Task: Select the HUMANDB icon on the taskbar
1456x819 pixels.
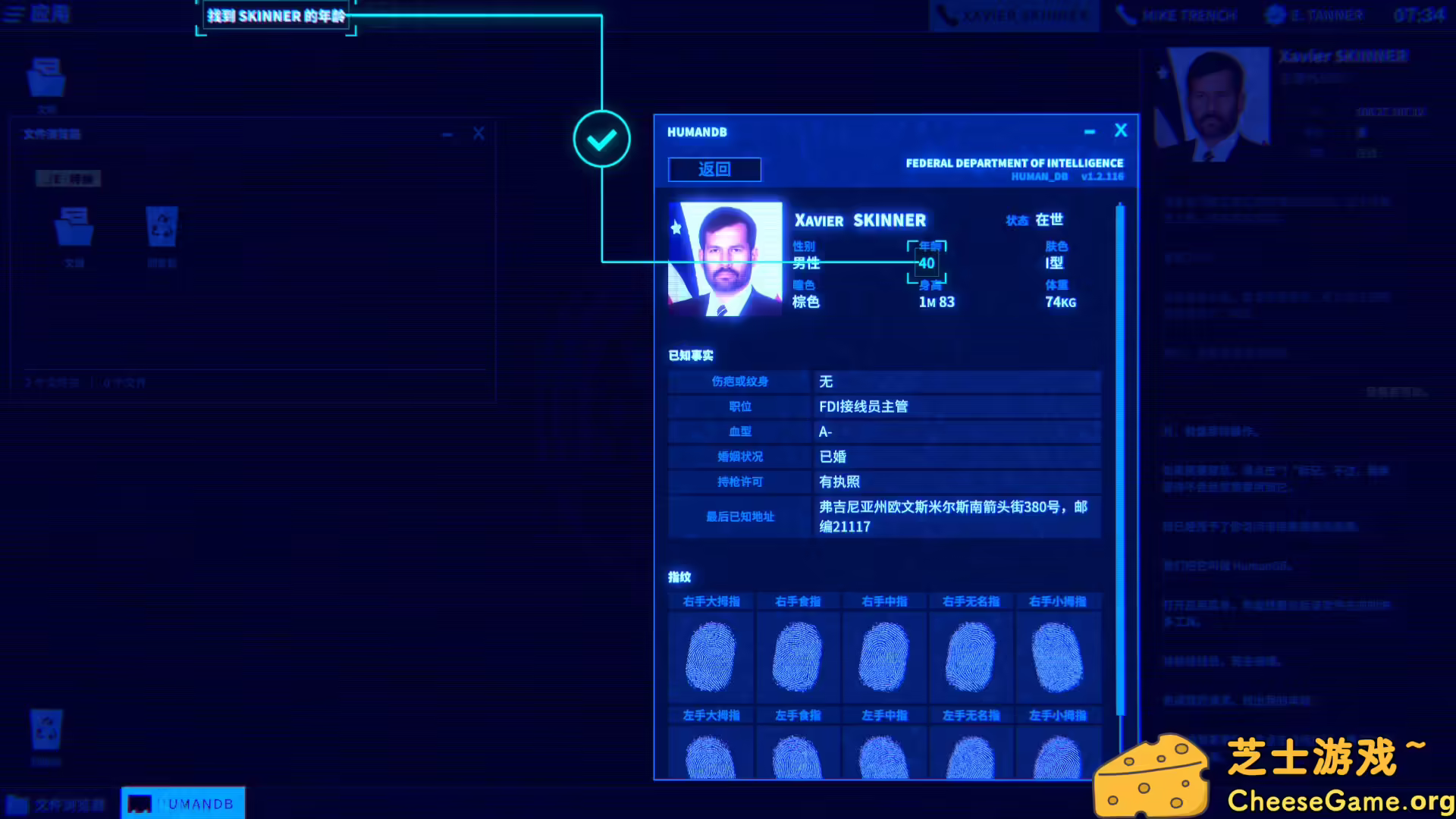Action: pos(182,802)
